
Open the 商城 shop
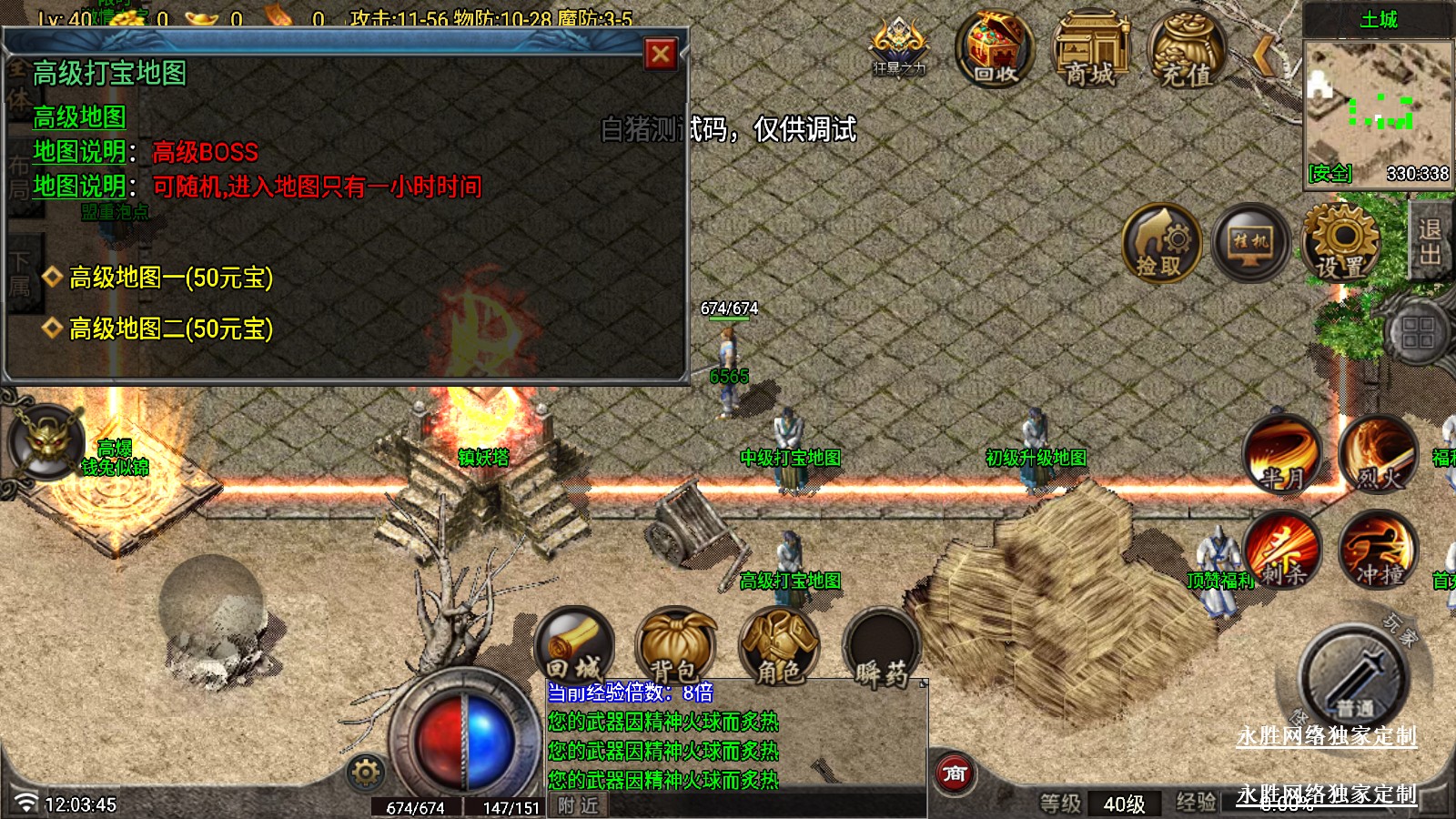(1090, 50)
